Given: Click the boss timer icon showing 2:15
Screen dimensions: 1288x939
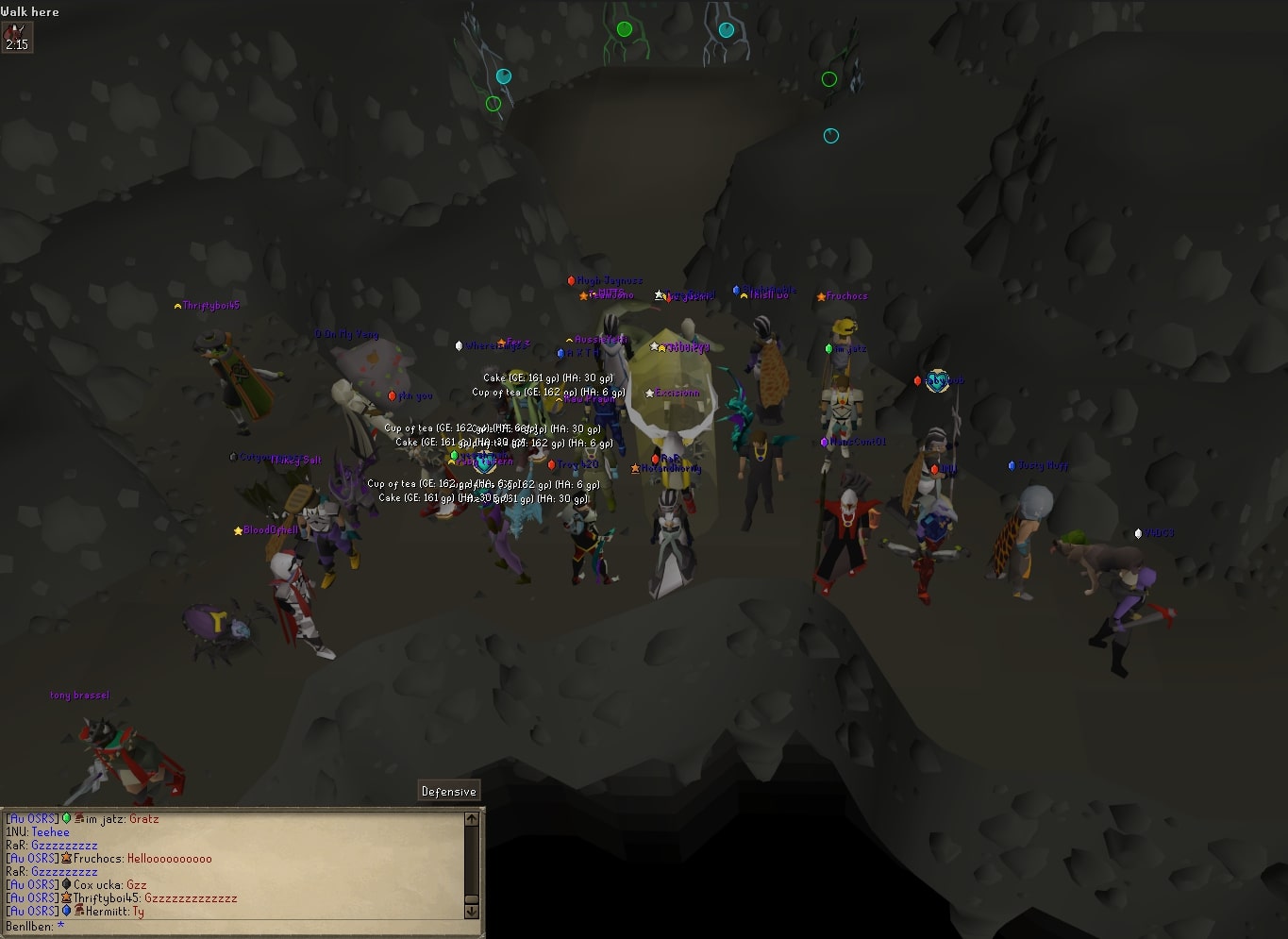Looking at the screenshot, I should 17,36.
